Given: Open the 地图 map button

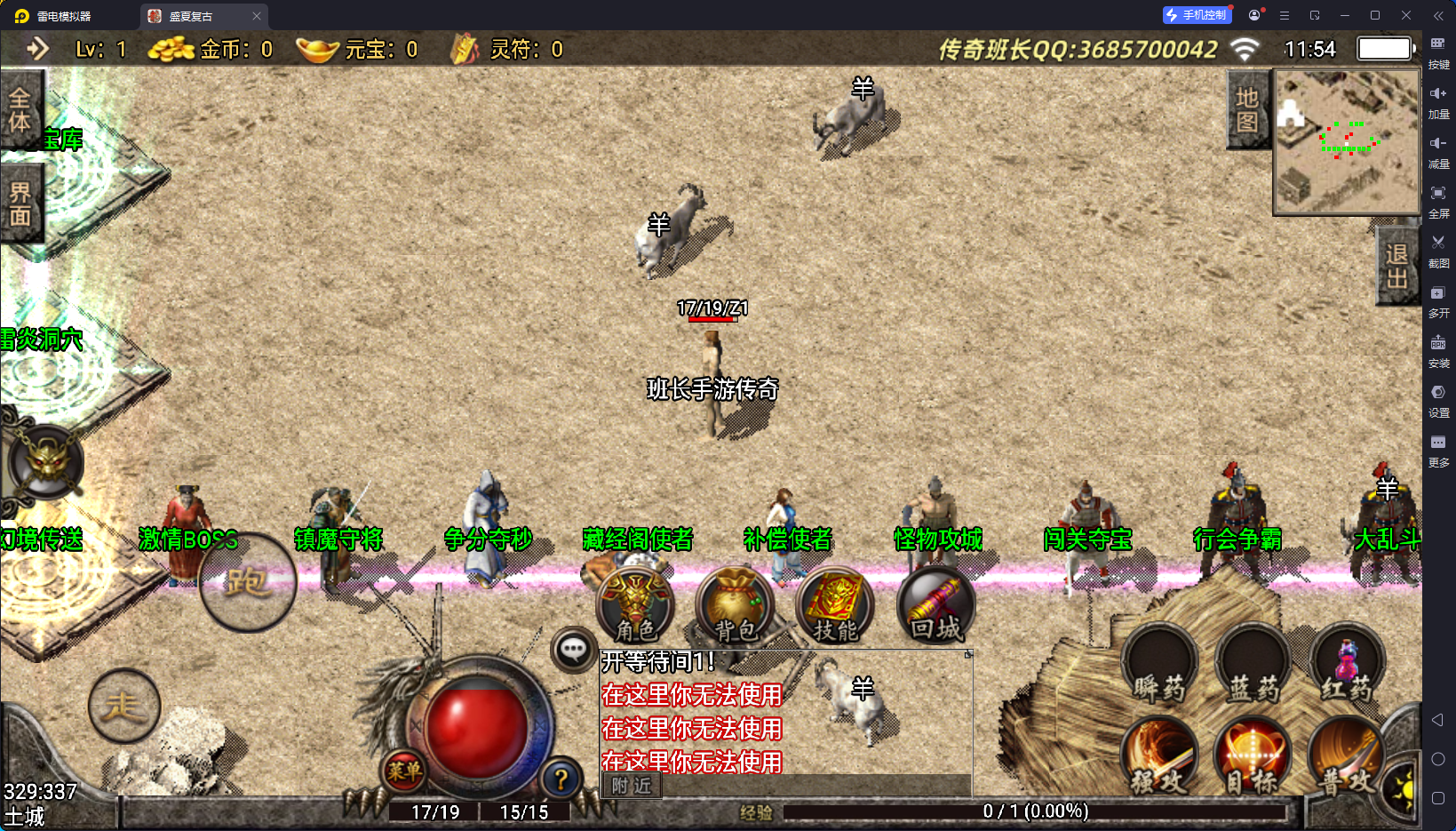Looking at the screenshot, I should coord(1247,109).
